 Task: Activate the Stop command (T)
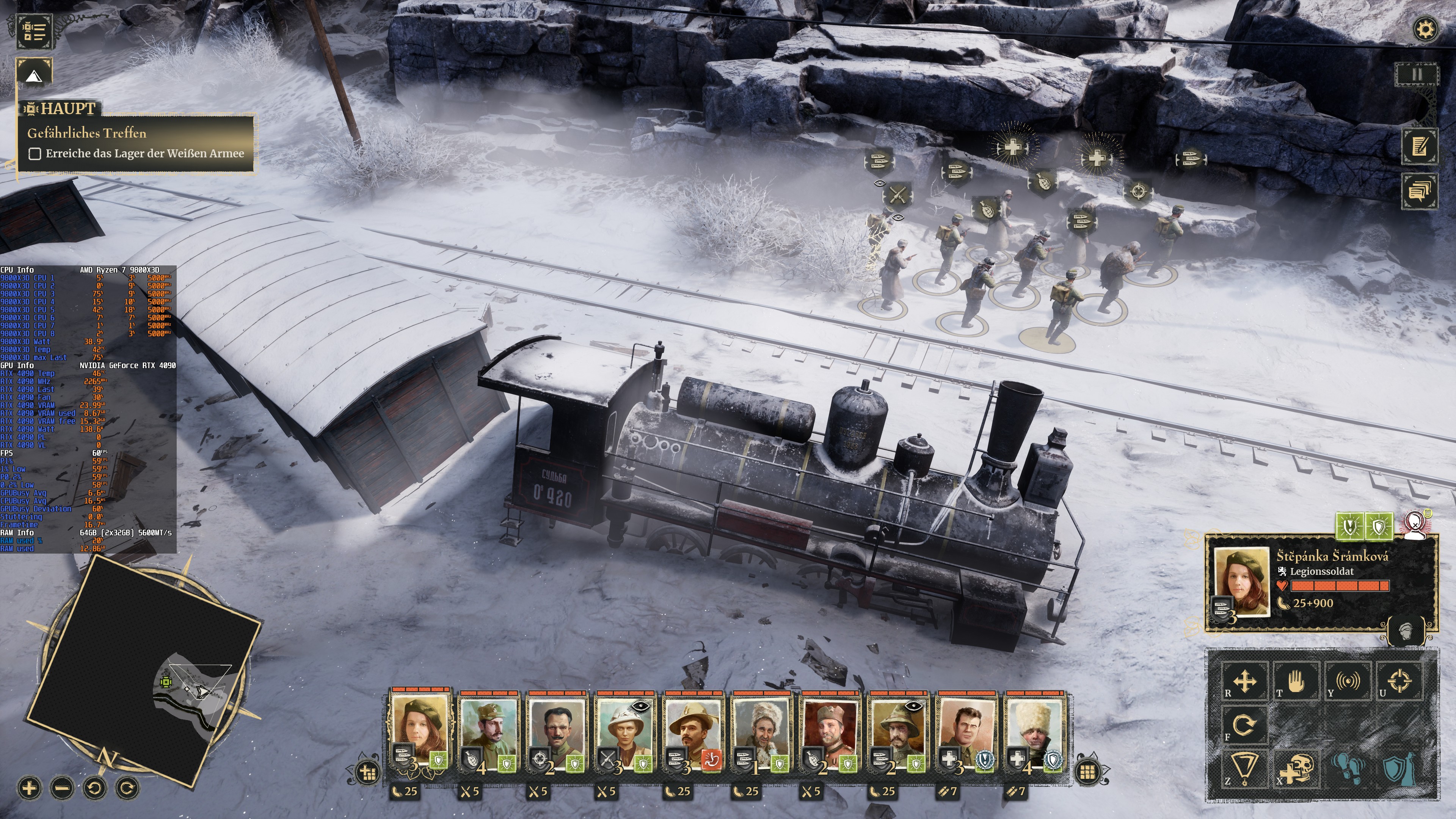1297,682
